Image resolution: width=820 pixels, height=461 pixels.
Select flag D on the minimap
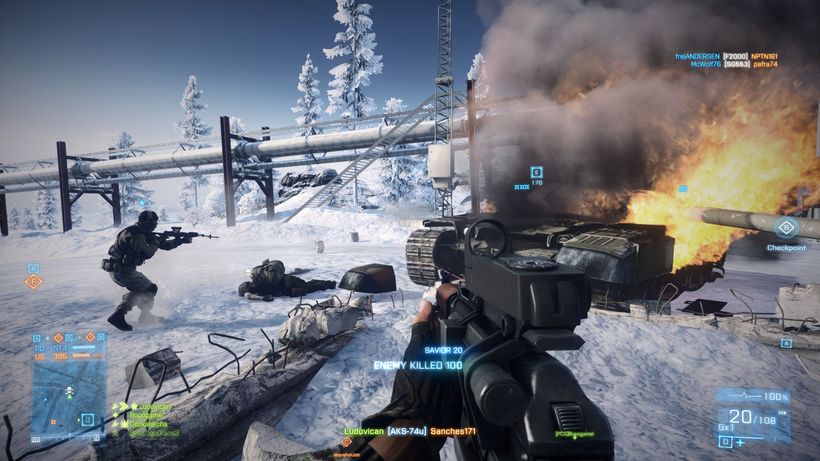tap(88, 419)
